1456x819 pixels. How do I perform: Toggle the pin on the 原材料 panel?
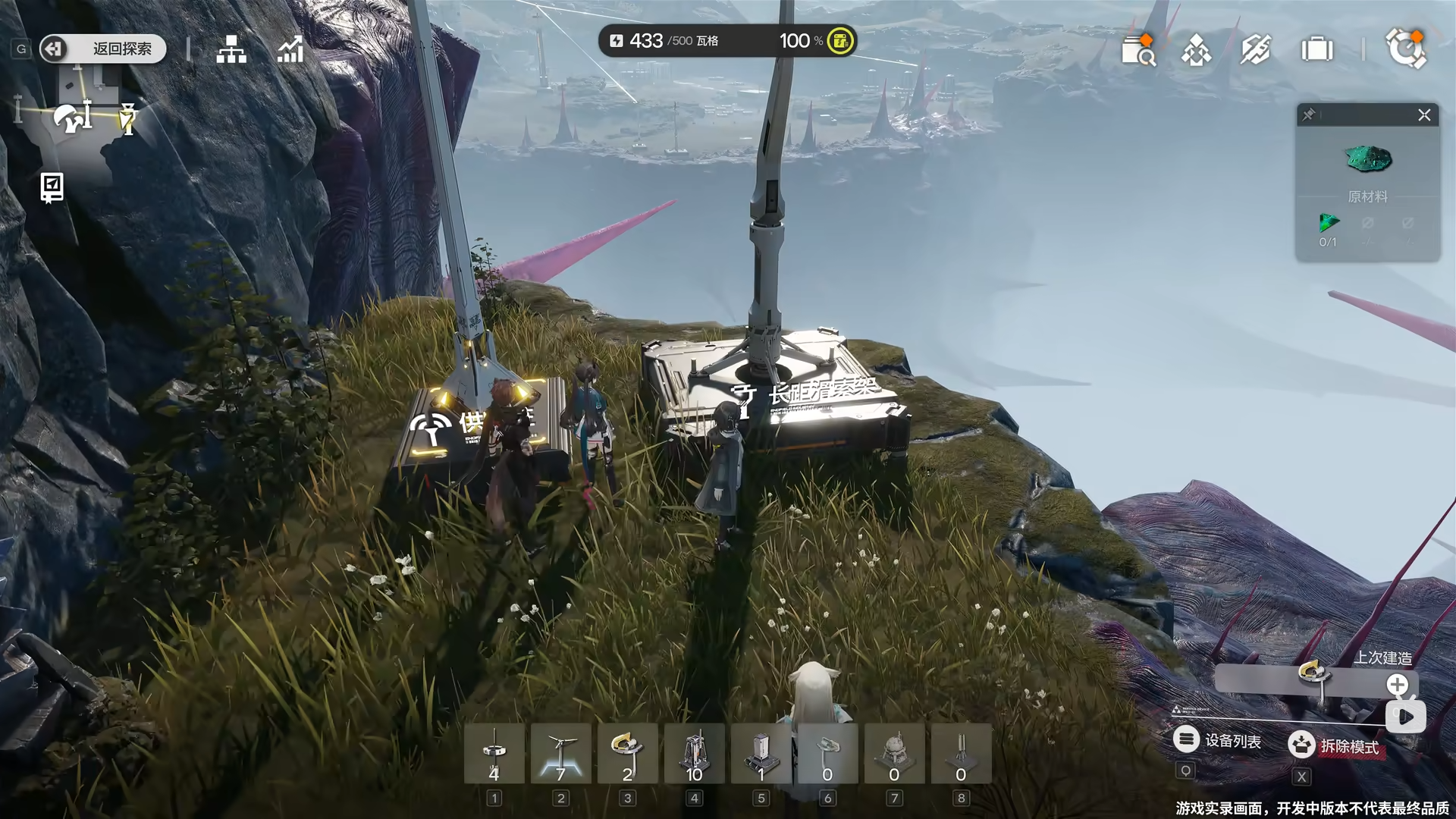[x=1309, y=115]
